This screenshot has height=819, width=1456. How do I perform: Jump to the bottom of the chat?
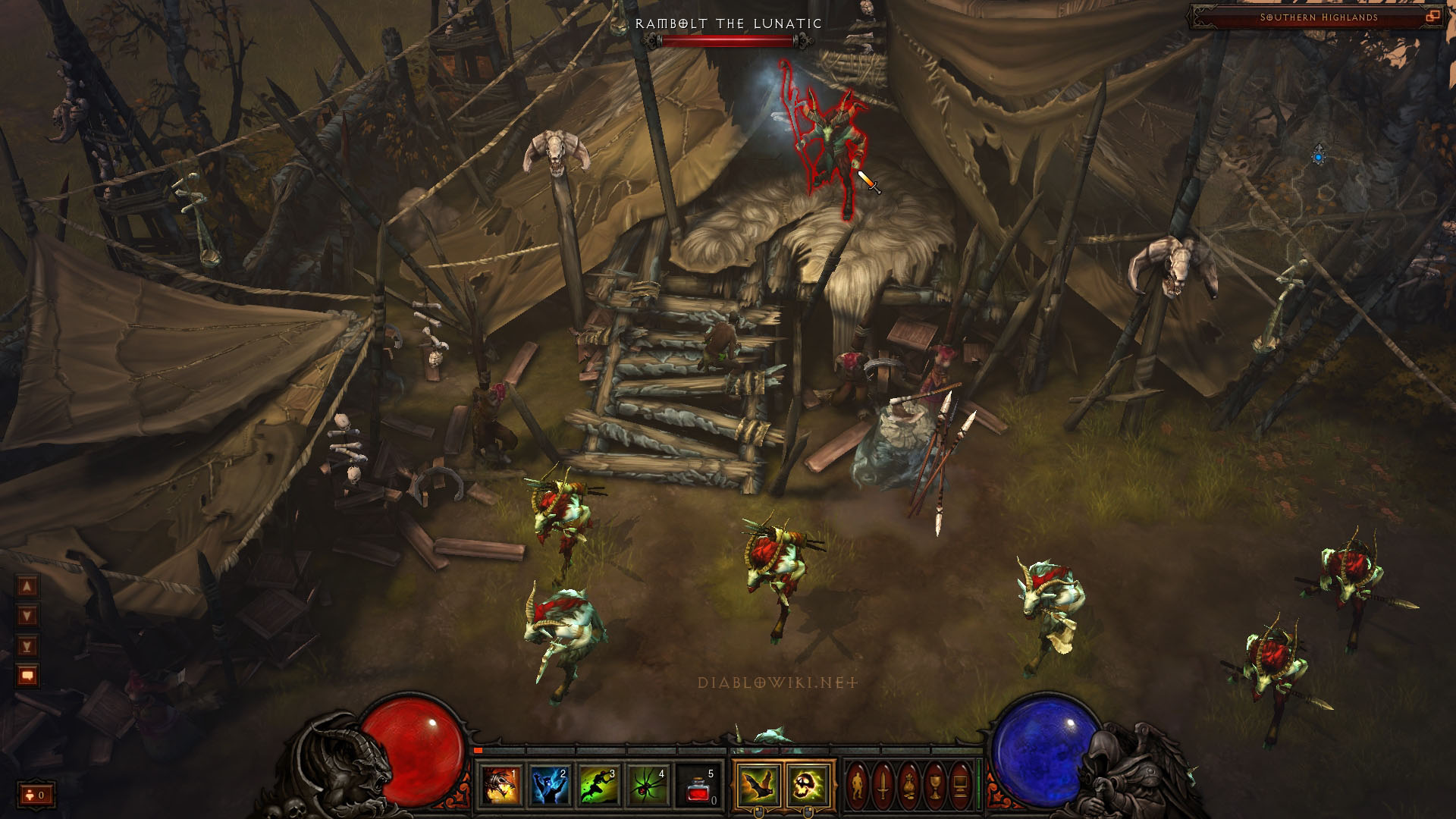click(27, 646)
